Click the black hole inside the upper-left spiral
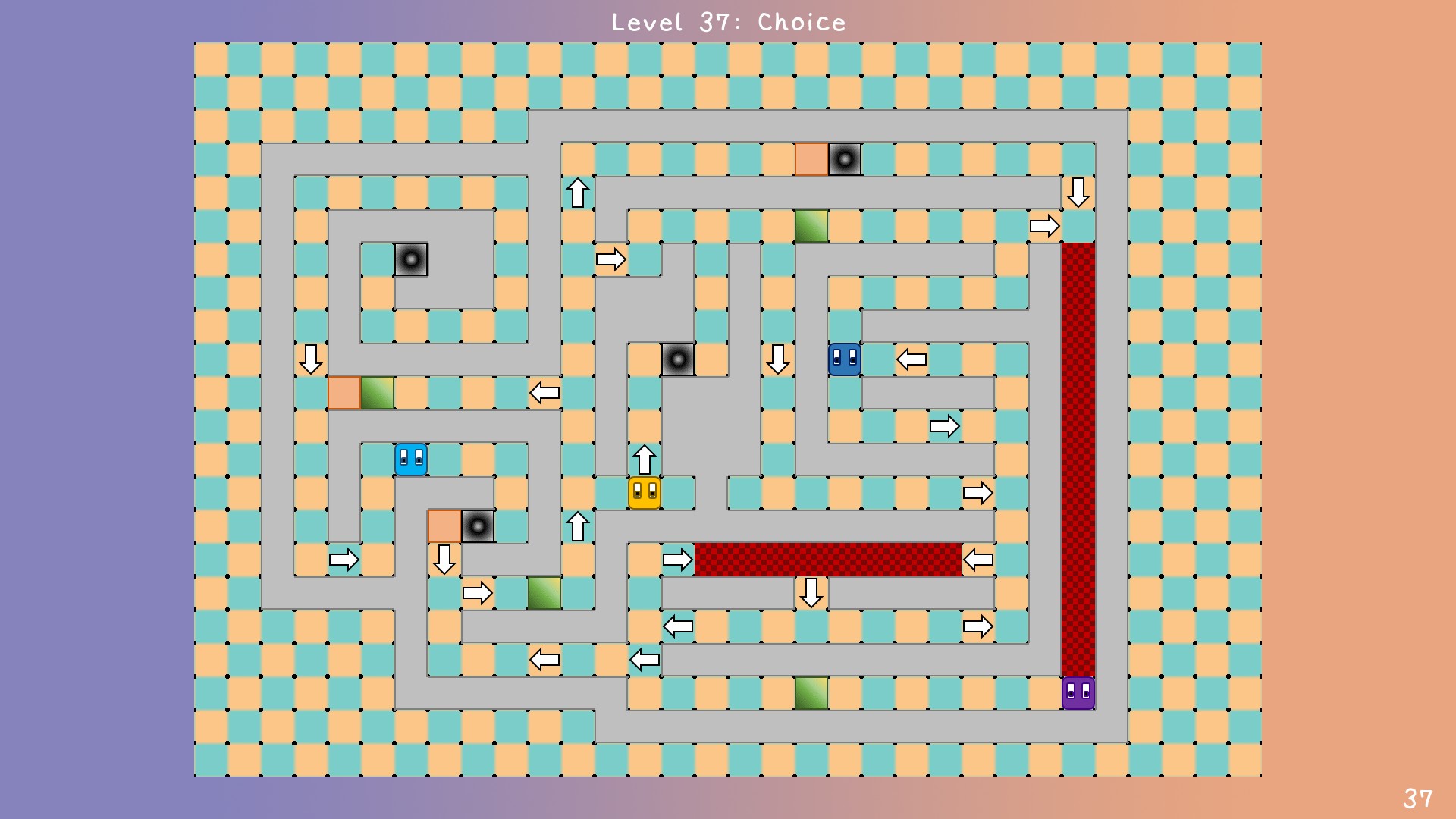 coord(411,259)
